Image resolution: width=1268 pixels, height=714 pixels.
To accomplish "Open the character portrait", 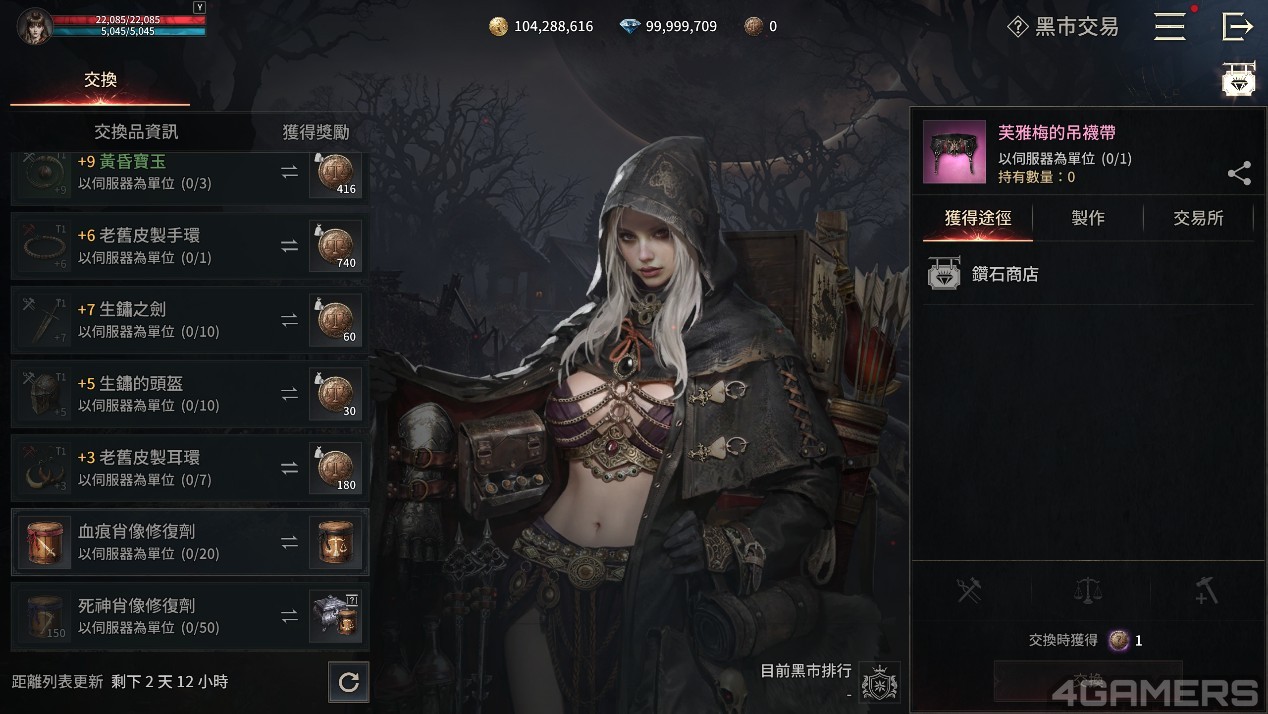I will point(34,26).
